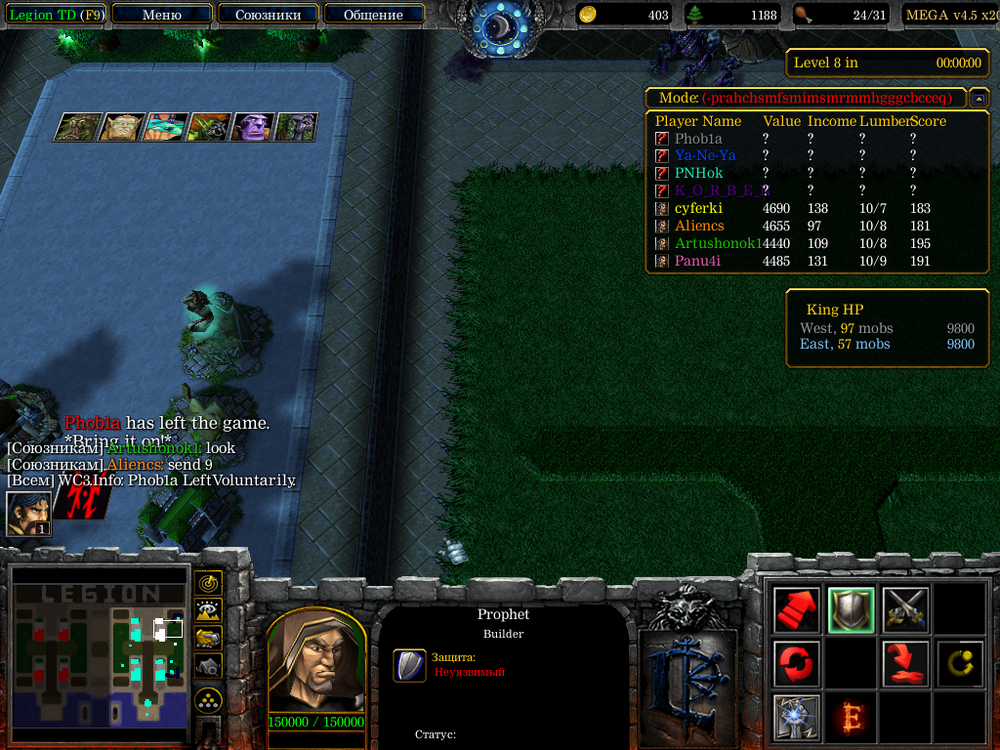Screen dimensions: 1000x750
Task: Collapse the leaderboard with the arrow button
Action: tap(980, 98)
